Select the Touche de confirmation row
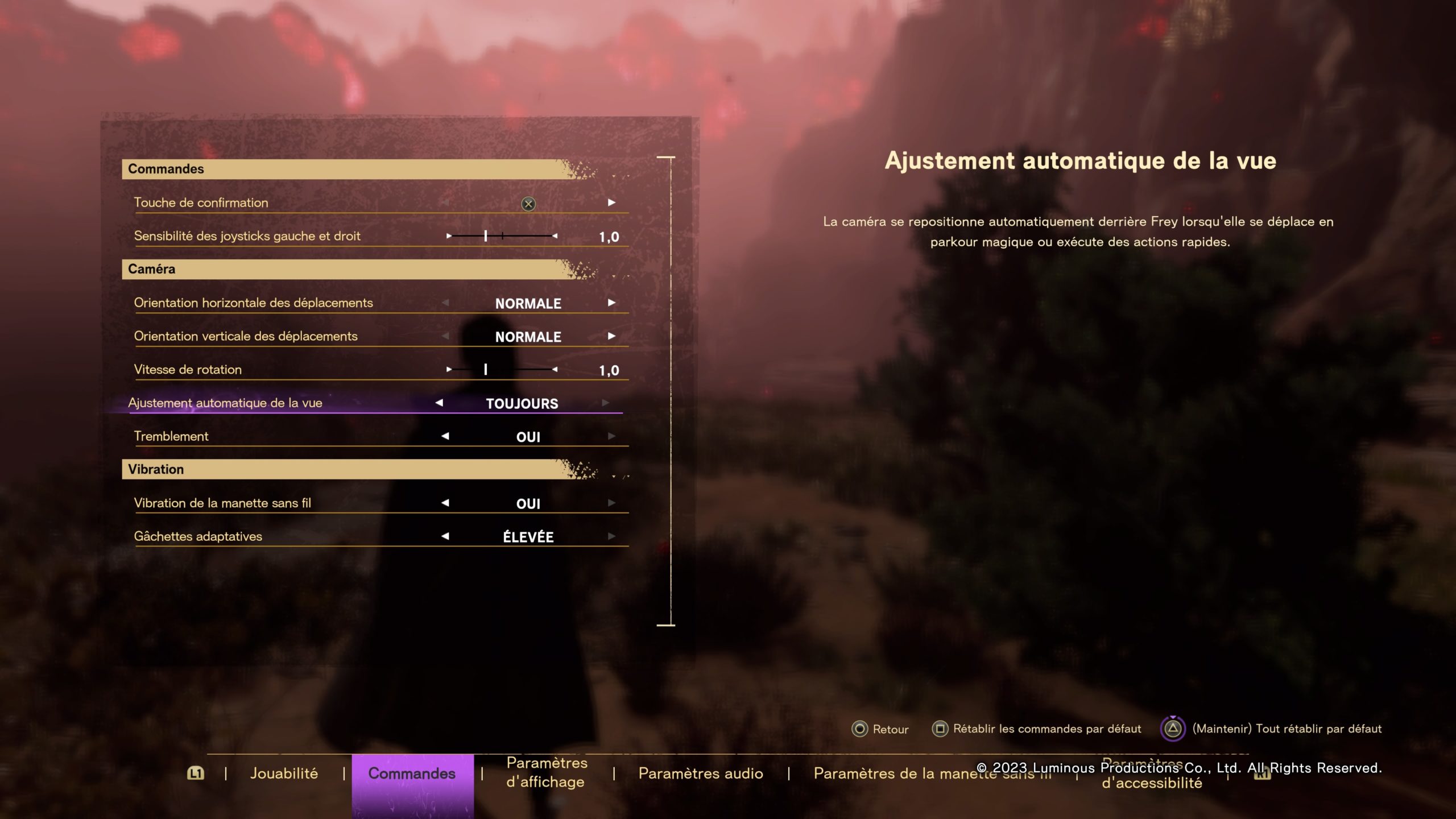The width and height of the screenshot is (1456, 819). 201,202
